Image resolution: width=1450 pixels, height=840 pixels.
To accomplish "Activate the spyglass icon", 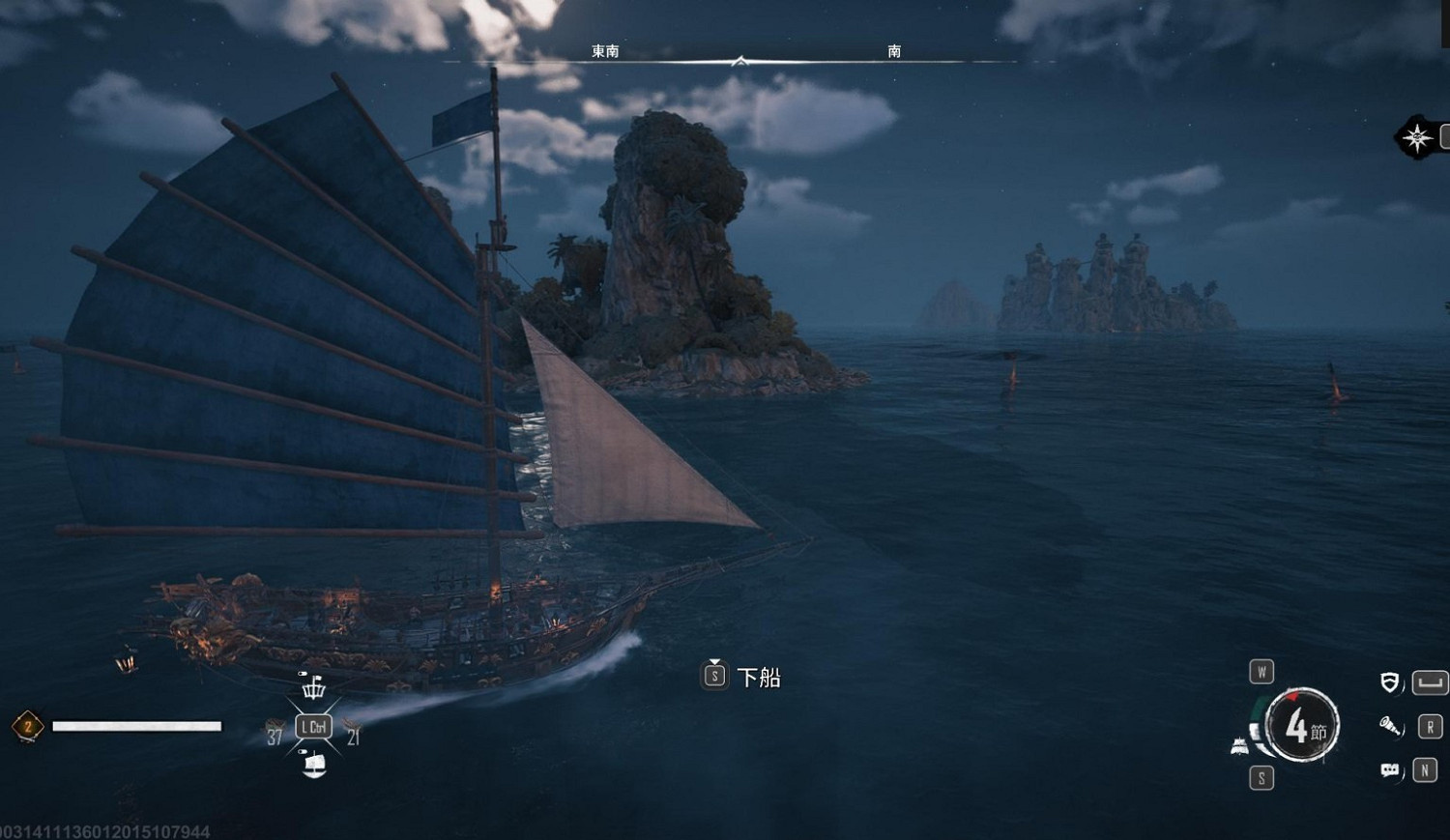I will 1389,726.
